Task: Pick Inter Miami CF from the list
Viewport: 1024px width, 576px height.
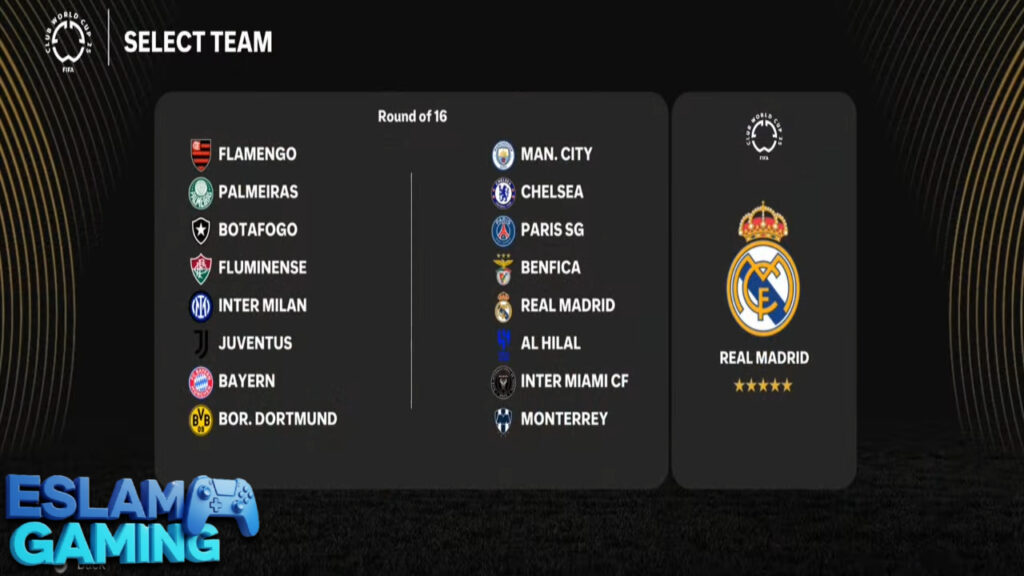Action: coord(573,381)
